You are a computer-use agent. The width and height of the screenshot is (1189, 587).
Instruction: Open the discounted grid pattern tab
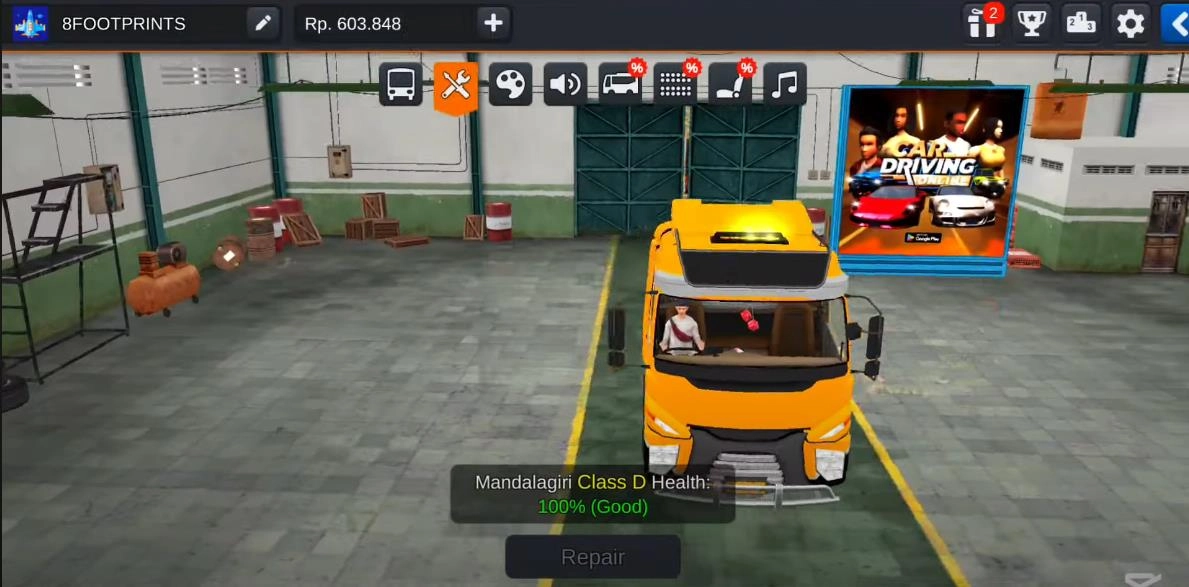click(676, 84)
